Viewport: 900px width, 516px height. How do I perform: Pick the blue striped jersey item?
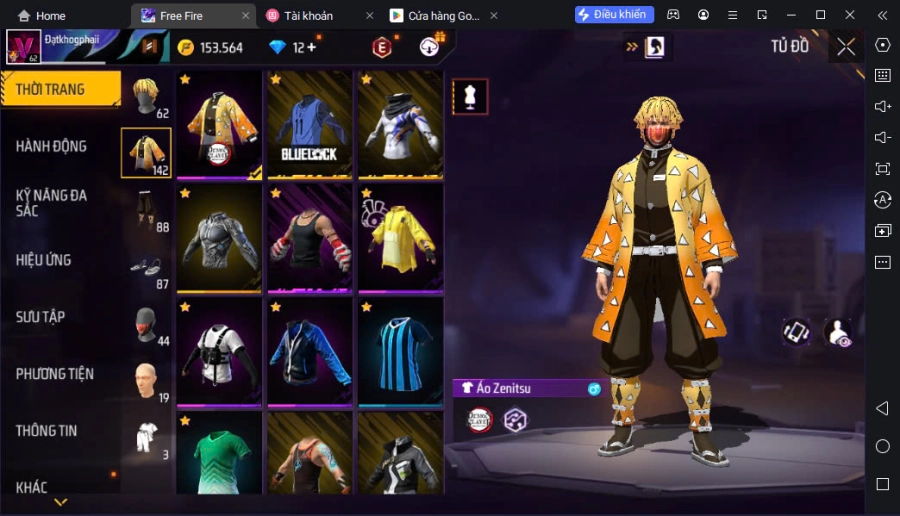[400, 351]
